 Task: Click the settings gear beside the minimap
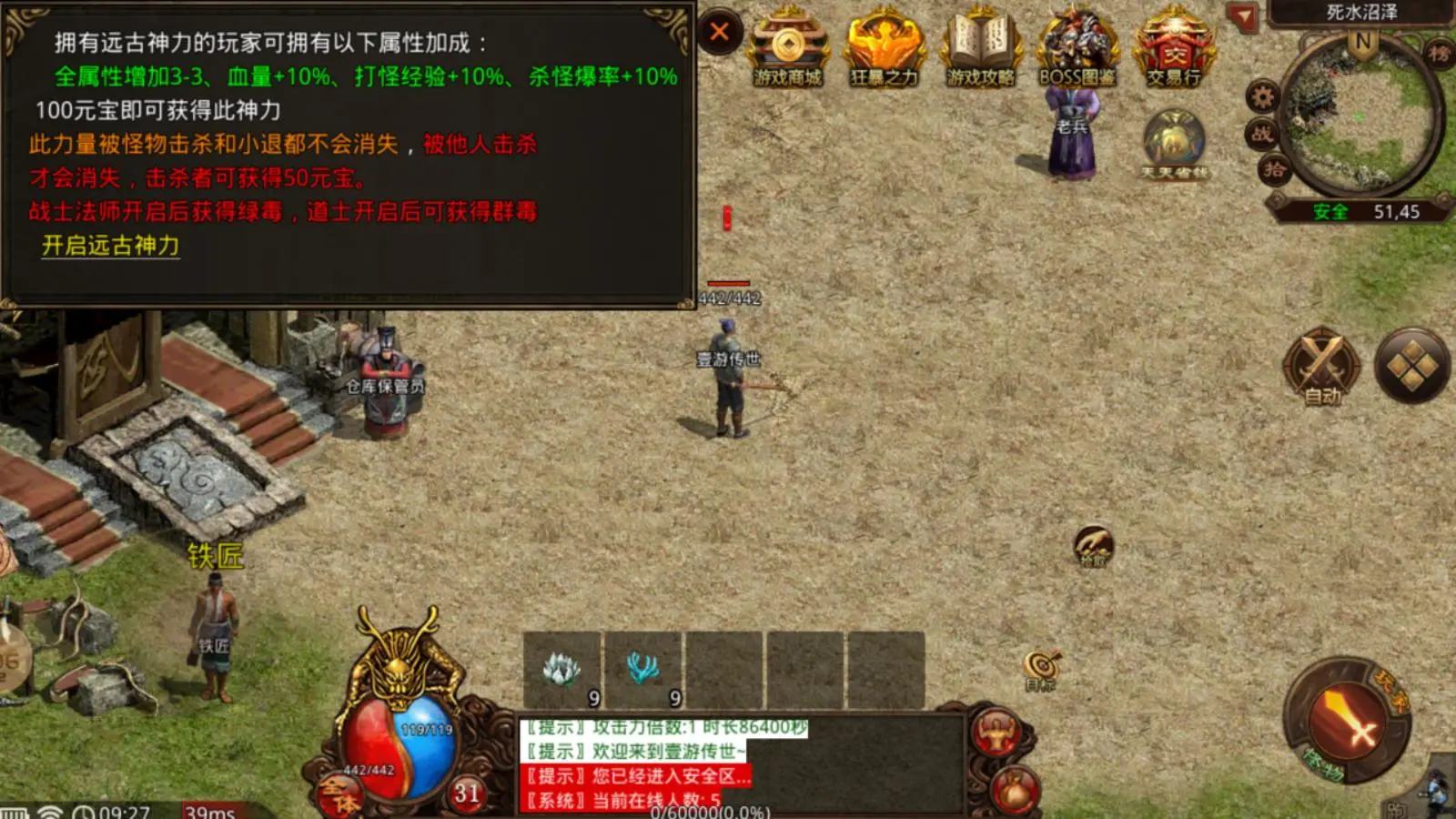pos(1261,96)
